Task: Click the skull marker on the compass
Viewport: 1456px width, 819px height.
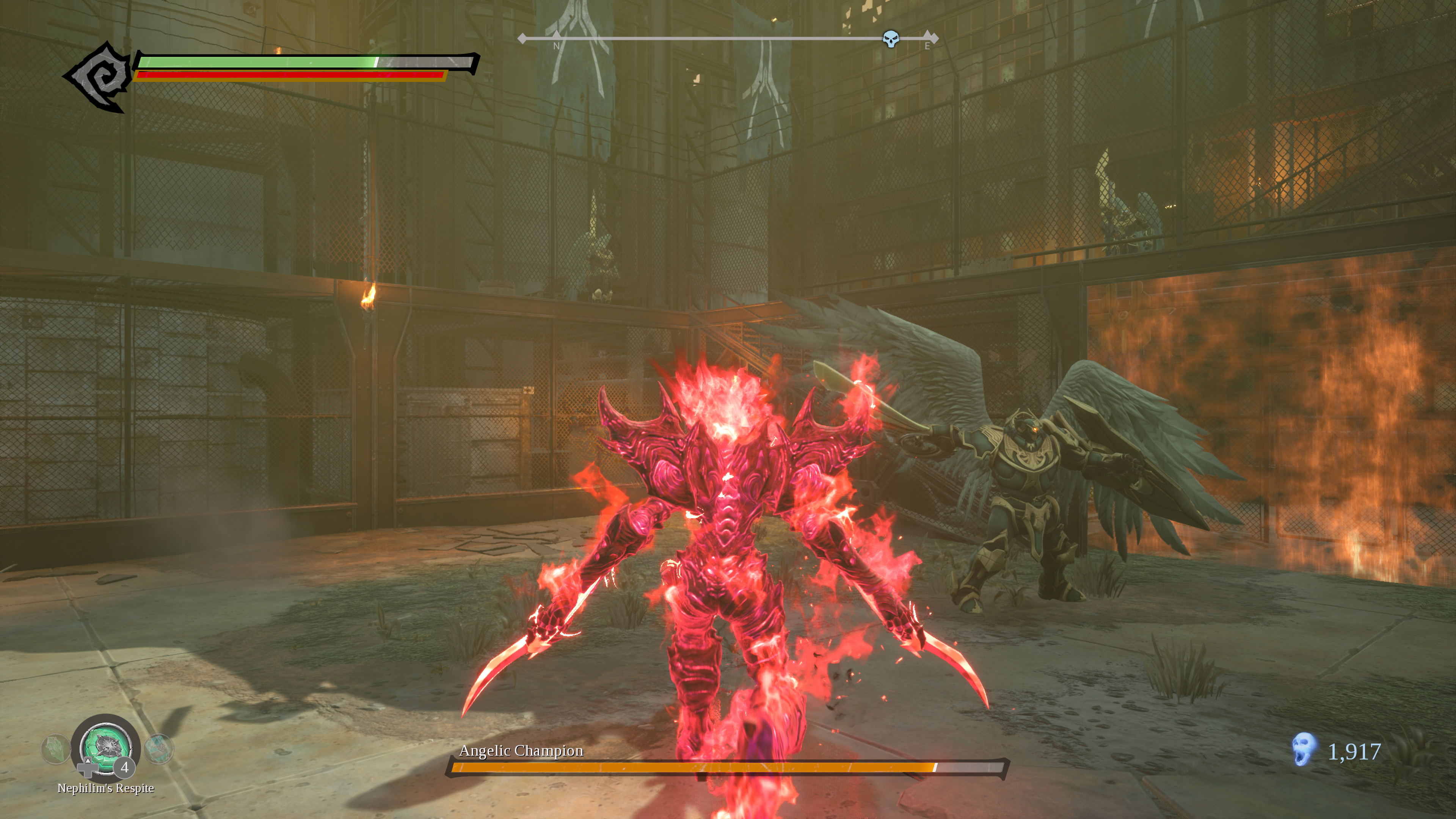Action: tap(890, 39)
